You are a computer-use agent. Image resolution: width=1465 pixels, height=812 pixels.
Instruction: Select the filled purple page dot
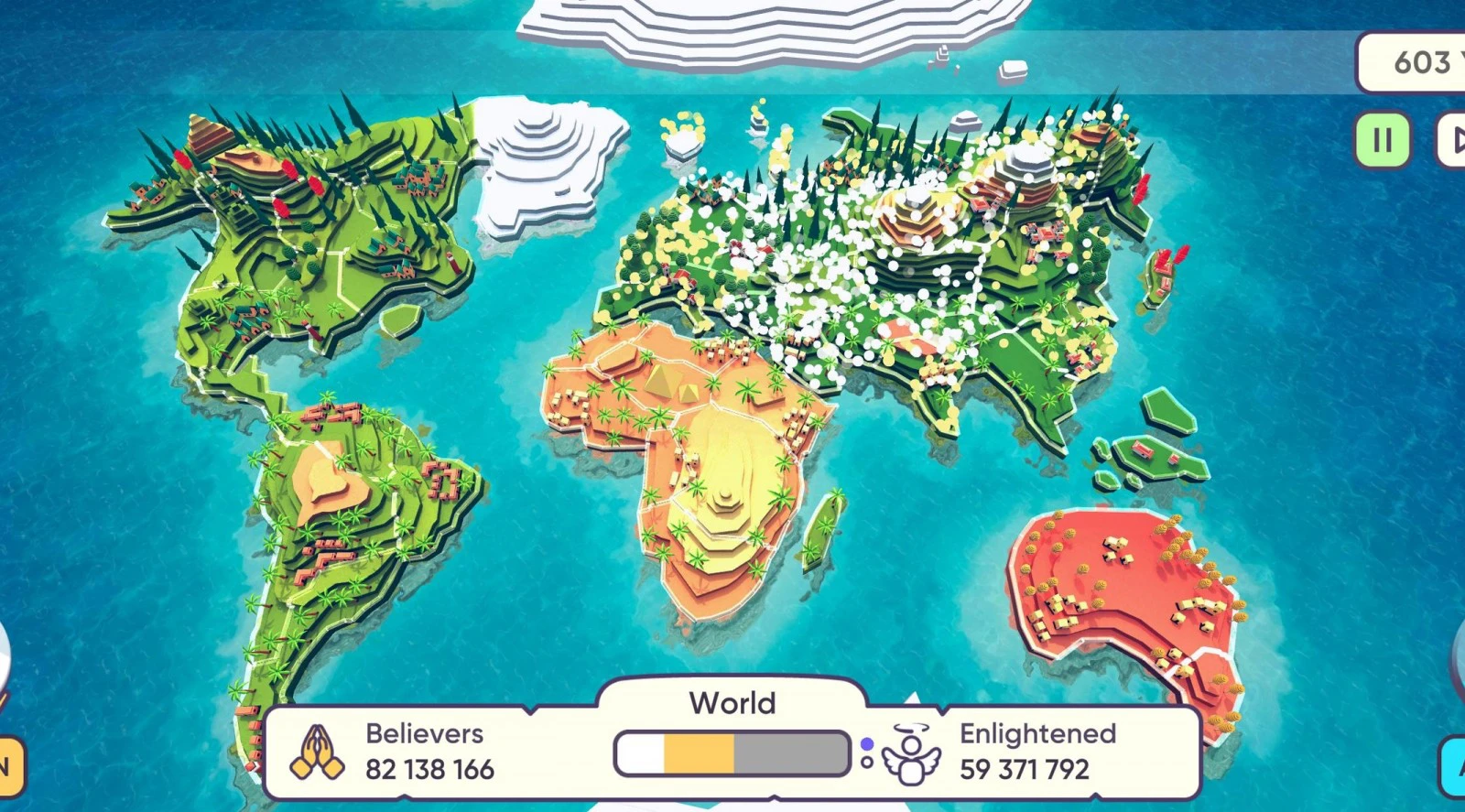[x=867, y=743]
